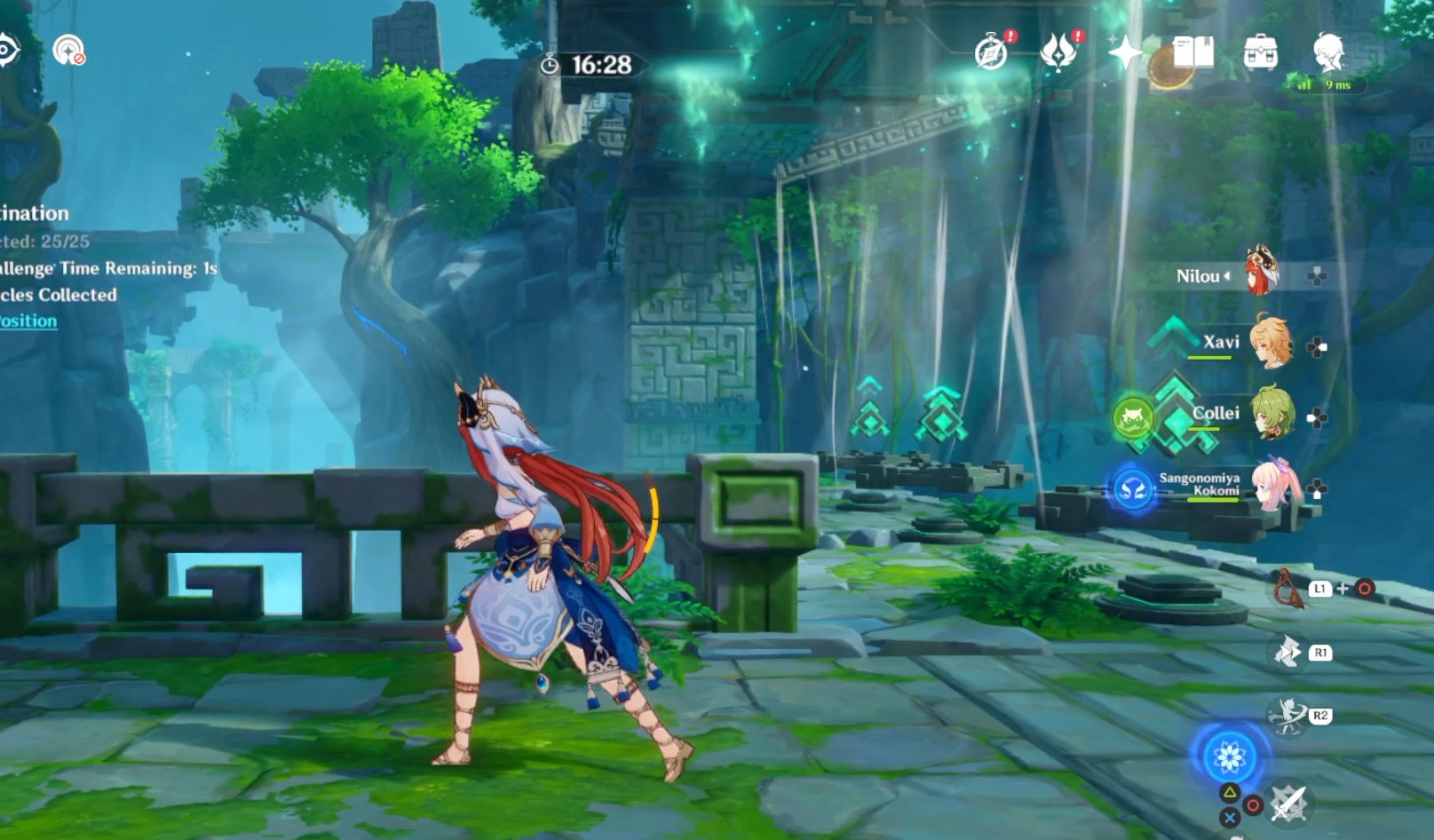This screenshot has width=1434, height=840.
Task: Use the L1 gadget harp icon
Action: pyautogui.click(x=1289, y=589)
